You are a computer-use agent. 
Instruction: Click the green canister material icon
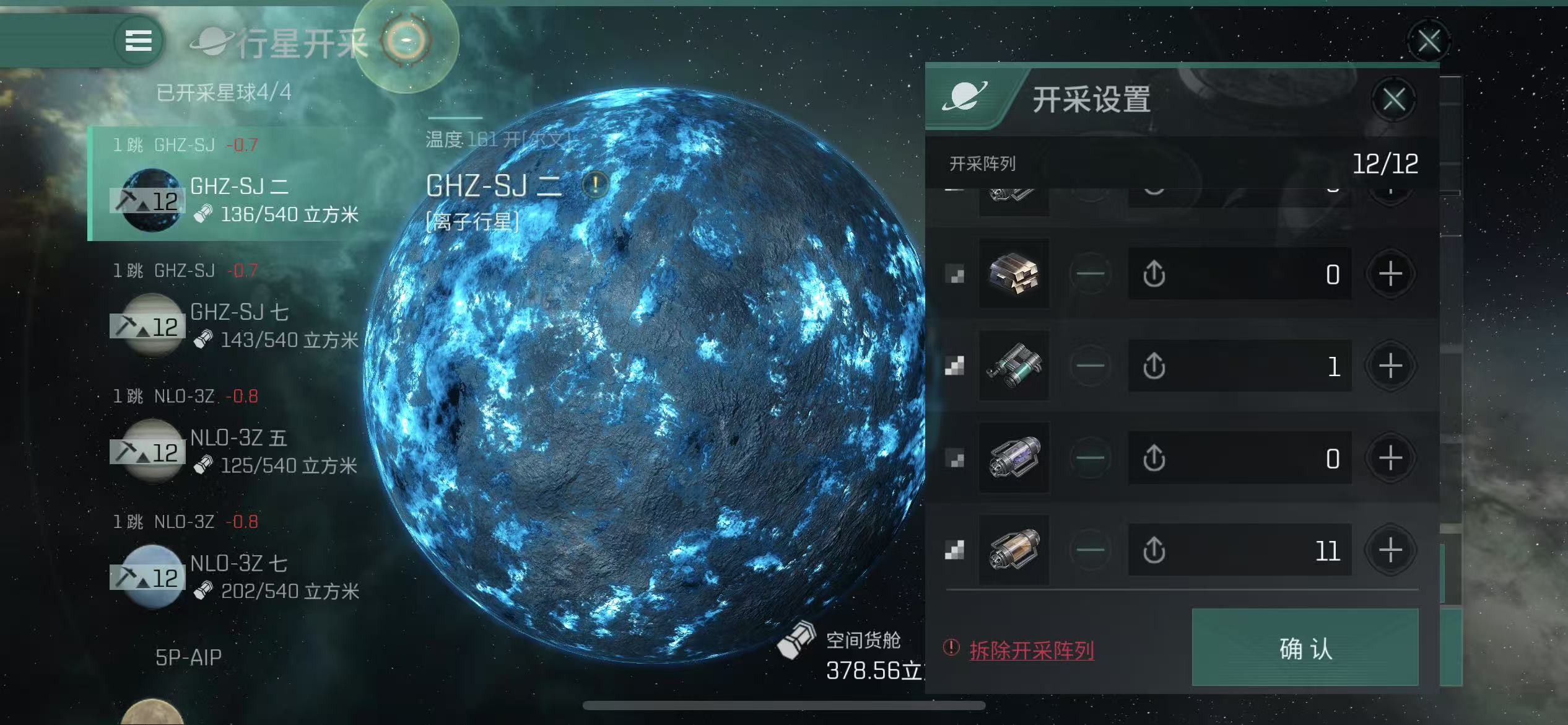click(1014, 366)
